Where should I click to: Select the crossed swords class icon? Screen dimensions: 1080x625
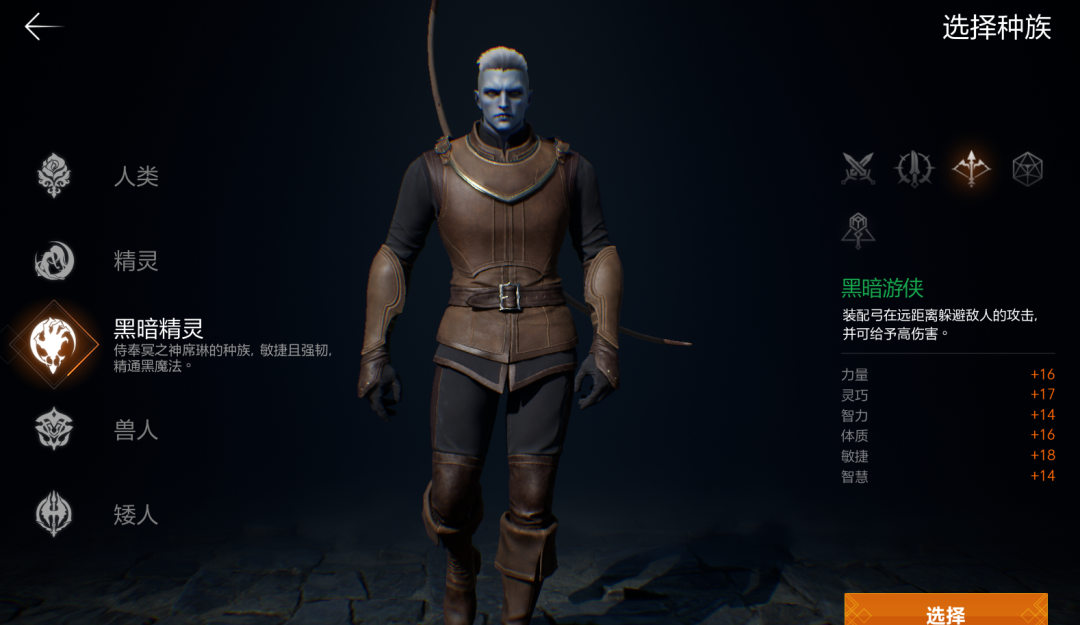point(858,169)
